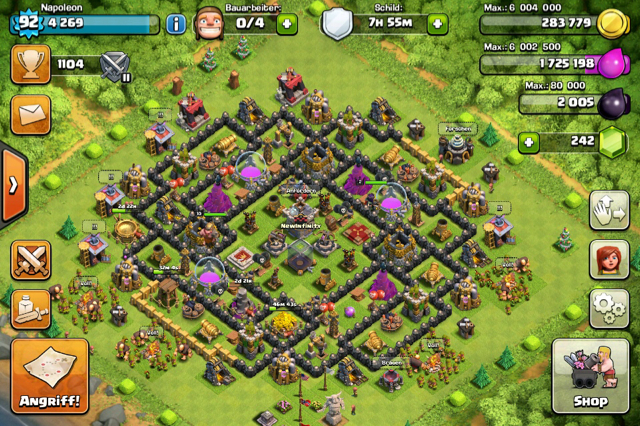This screenshot has height=426, width=640.
Task: Open the trophy leaderboard button
Action: 30,65
